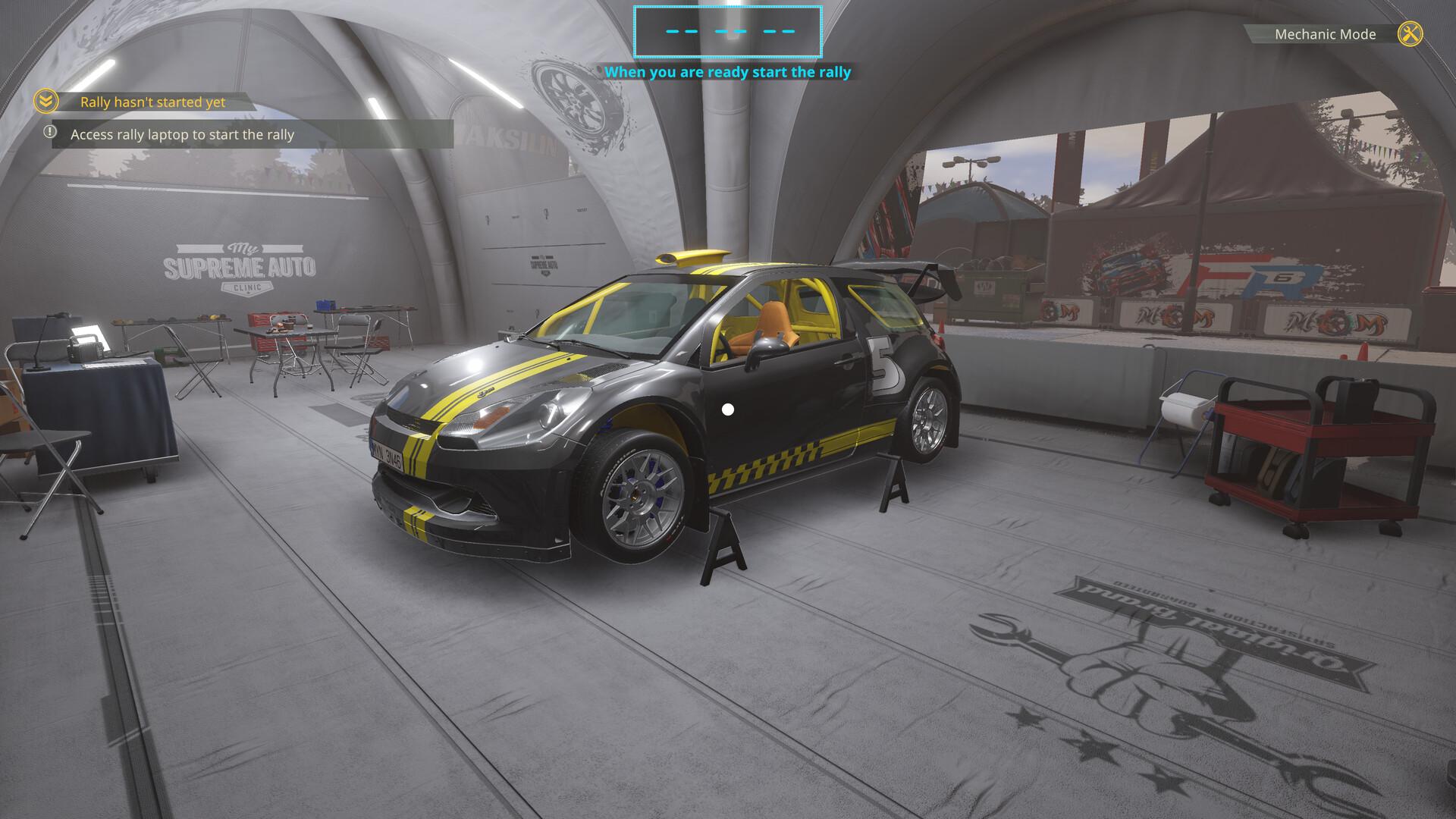Viewport: 1456px width, 819px height.
Task: Open the dashes placeholder box above the rally prompt
Action: coord(727,32)
